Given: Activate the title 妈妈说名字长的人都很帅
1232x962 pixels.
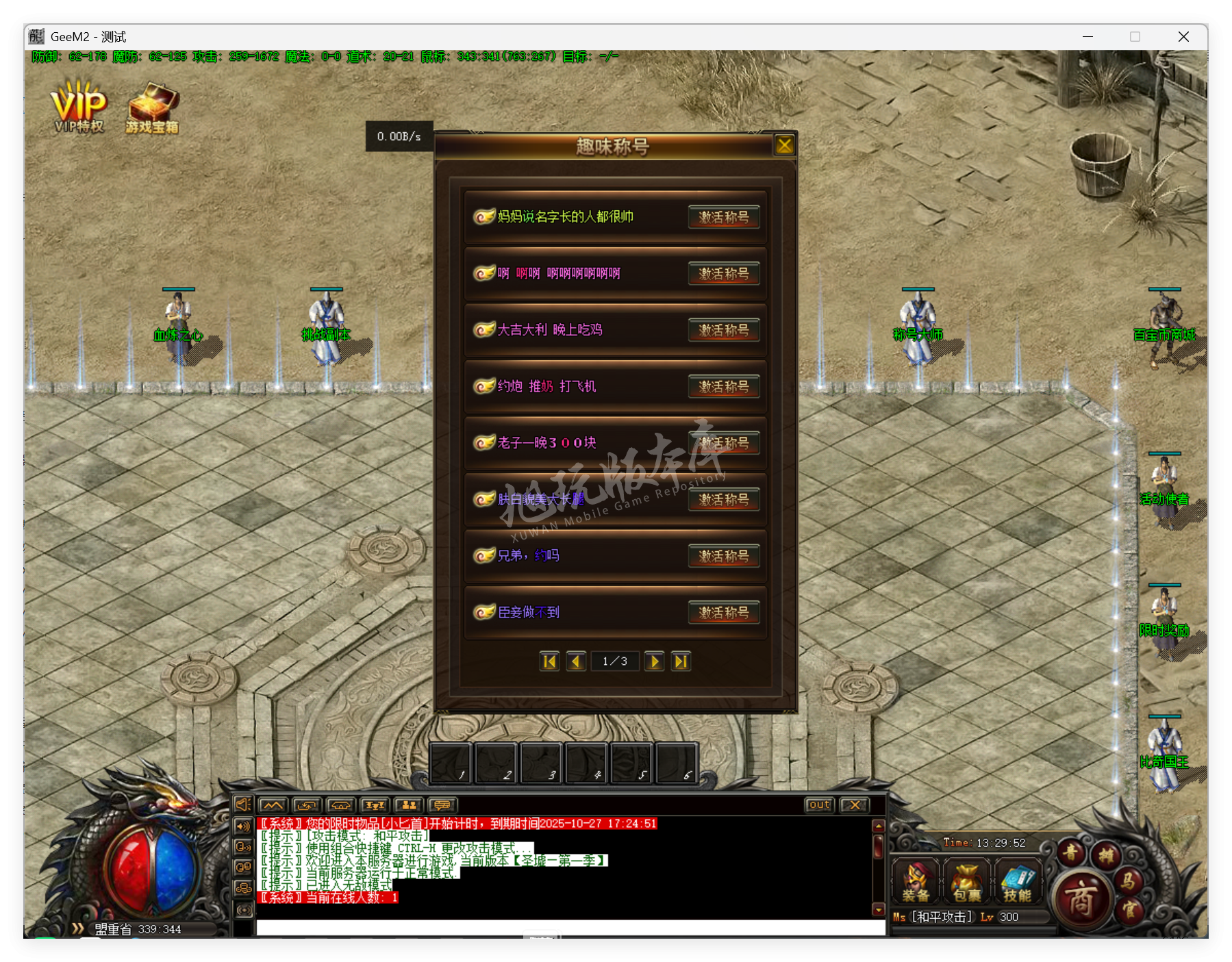Looking at the screenshot, I should click(x=723, y=217).
